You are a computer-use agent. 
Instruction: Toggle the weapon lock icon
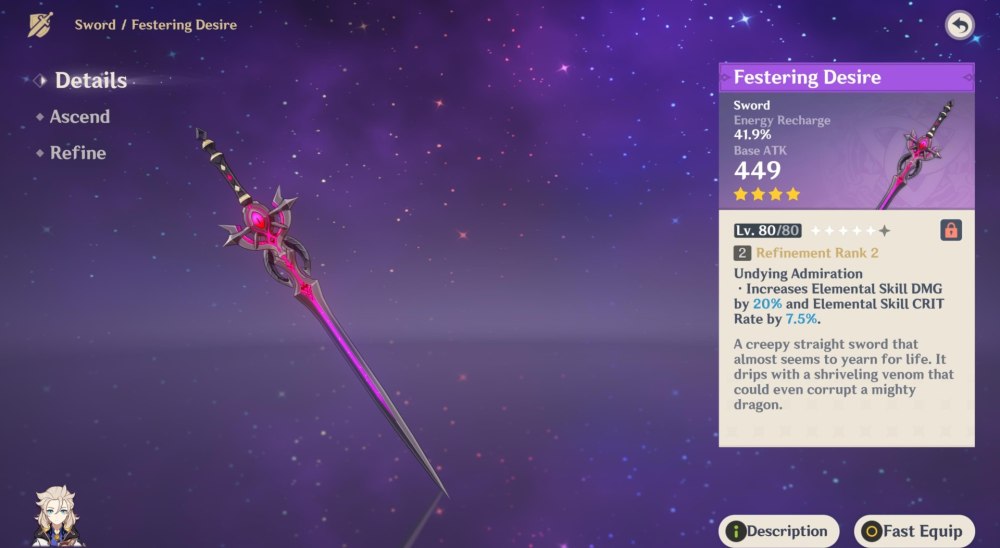[950, 230]
